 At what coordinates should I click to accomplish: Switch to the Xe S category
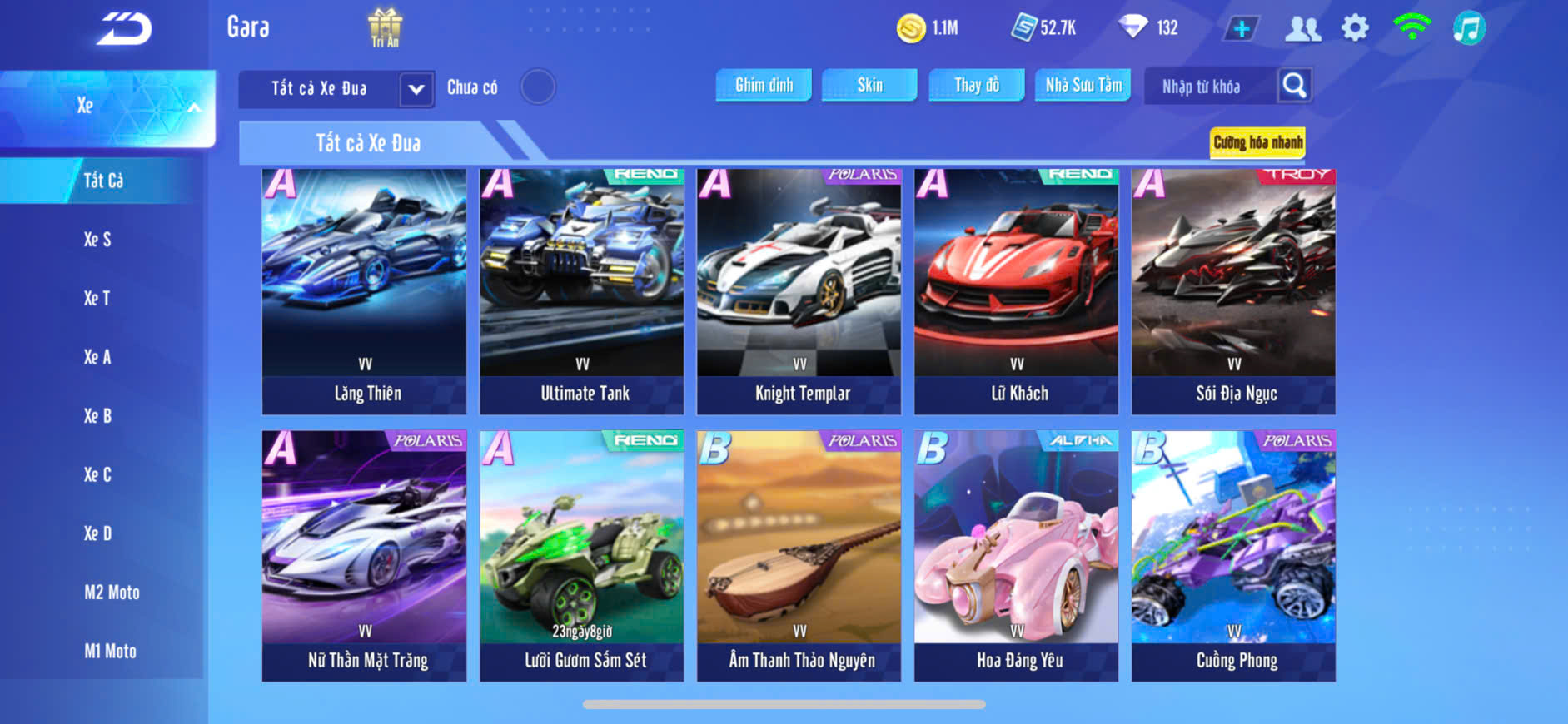[97, 240]
